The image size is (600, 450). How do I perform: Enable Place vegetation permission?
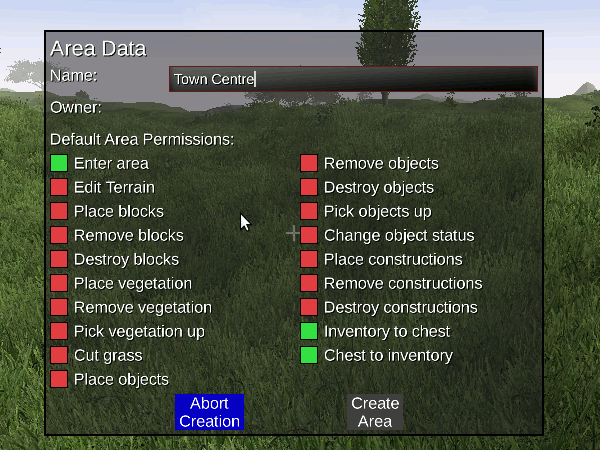tap(59, 283)
